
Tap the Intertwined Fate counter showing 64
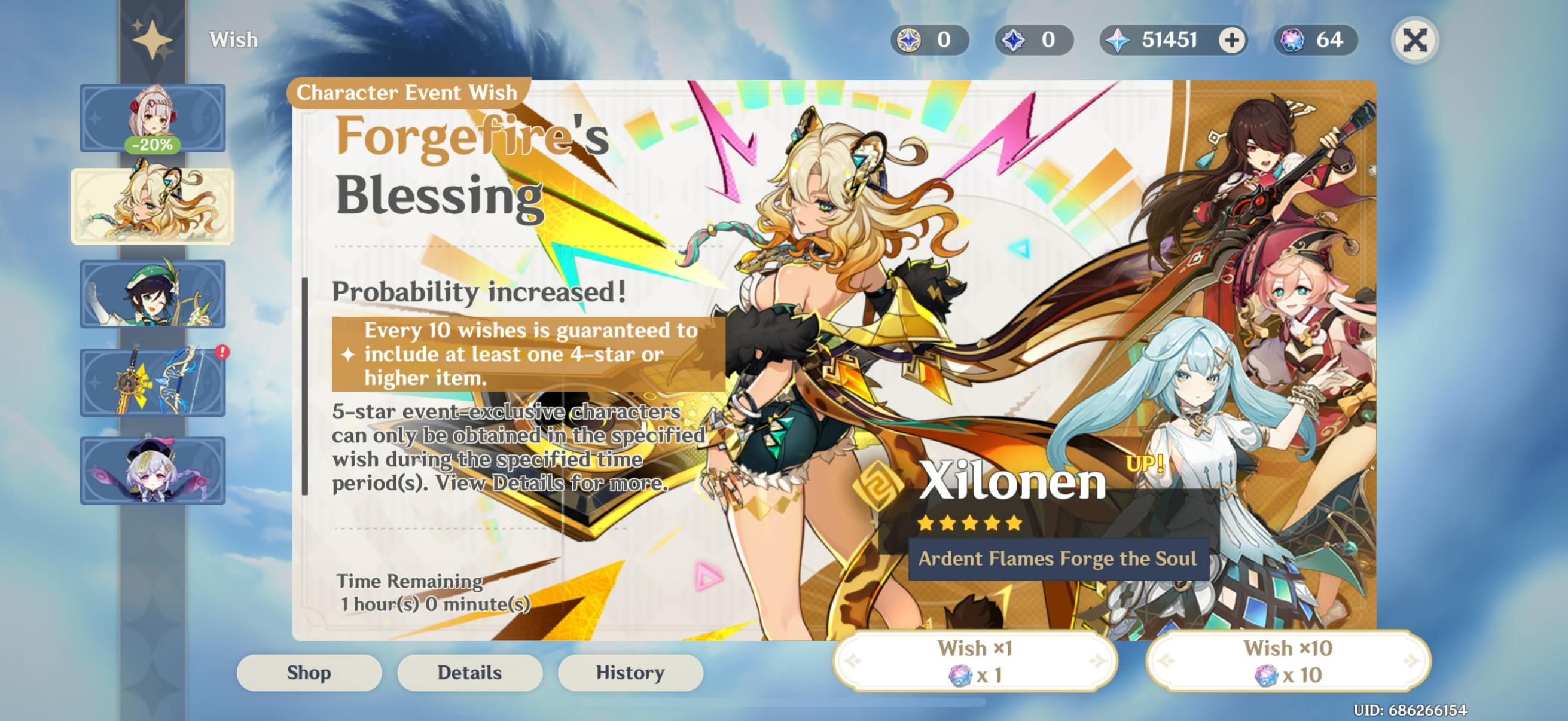pyautogui.click(x=1316, y=41)
